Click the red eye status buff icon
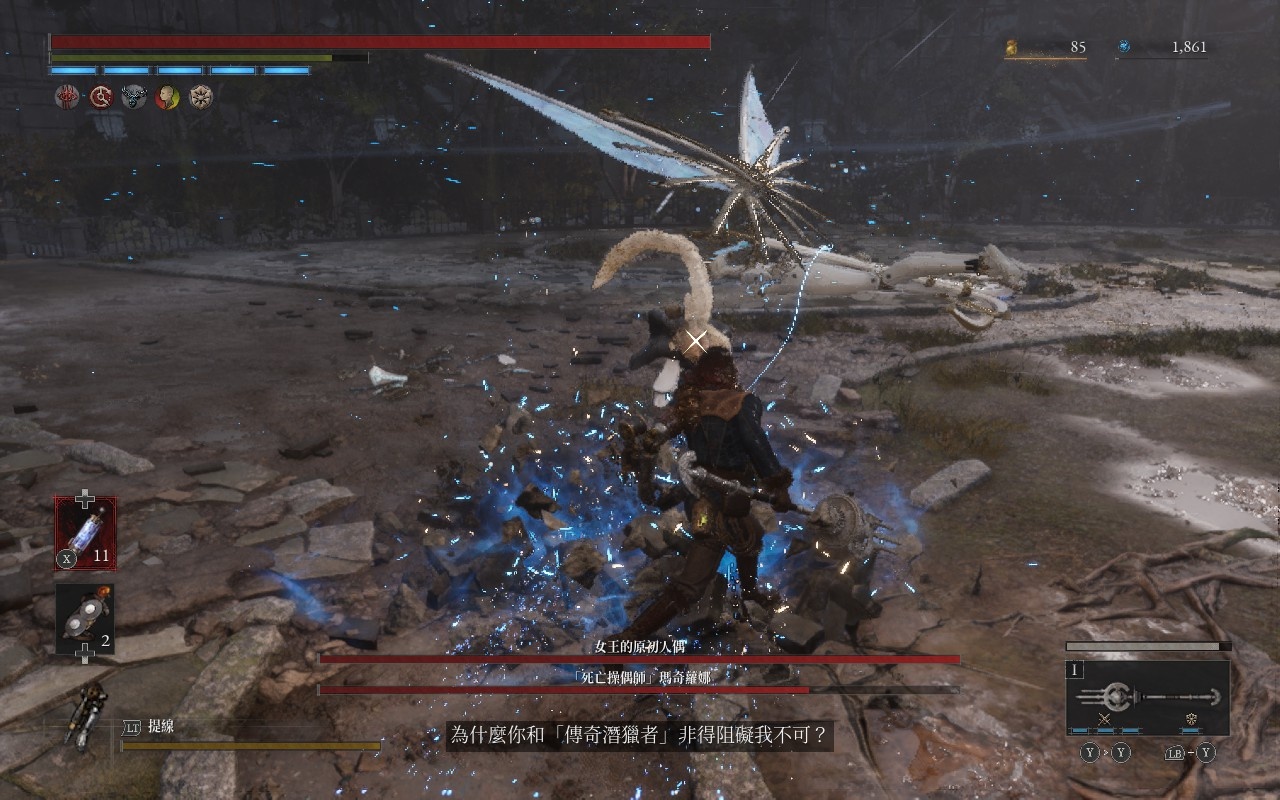The image size is (1280, 800). pyautogui.click(x=67, y=97)
